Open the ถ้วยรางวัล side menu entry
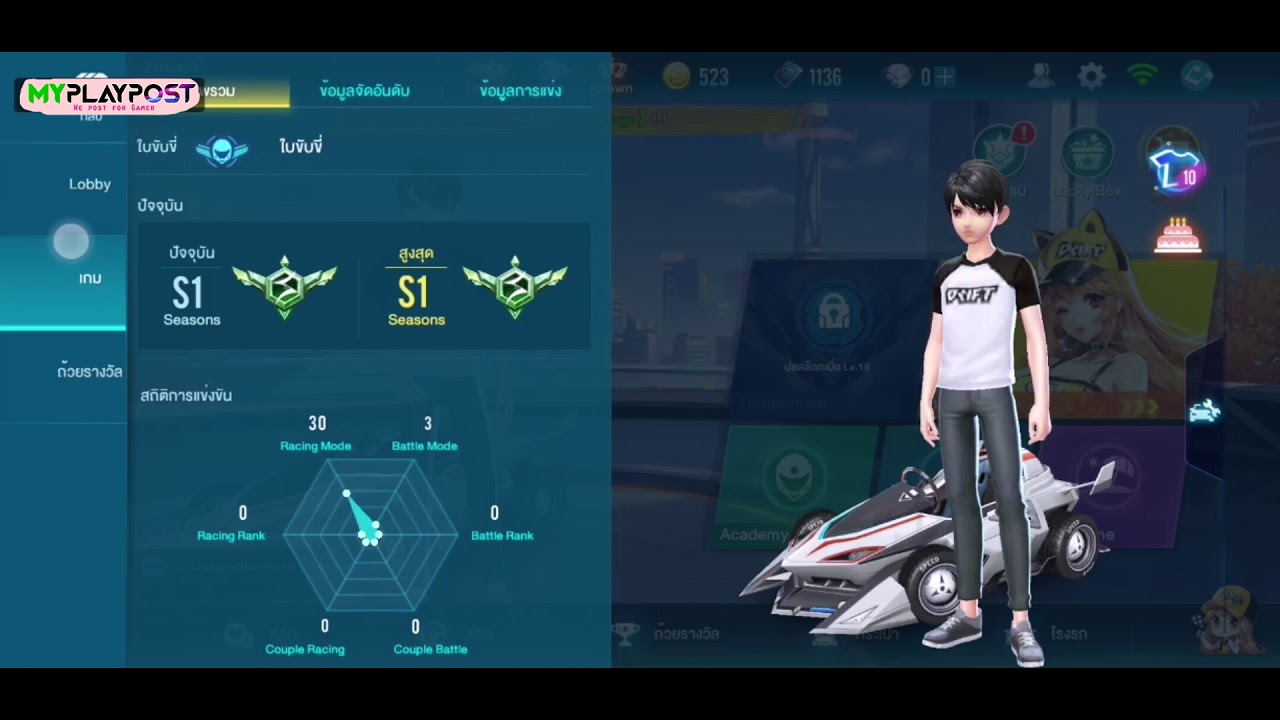Image resolution: width=1280 pixels, height=720 pixels. point(89,372)
